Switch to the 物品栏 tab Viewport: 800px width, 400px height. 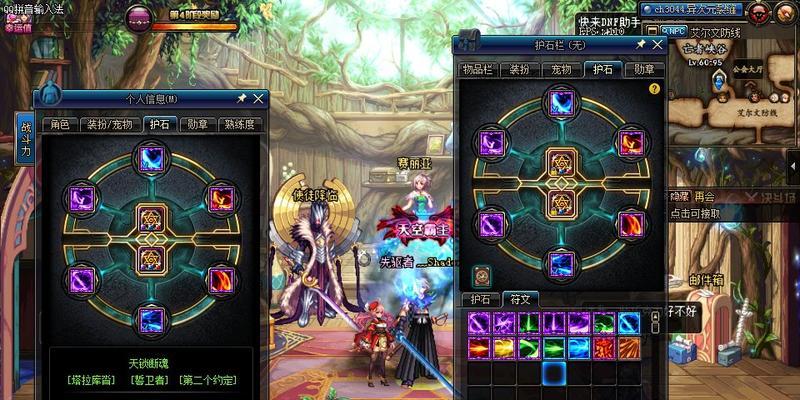477,69
